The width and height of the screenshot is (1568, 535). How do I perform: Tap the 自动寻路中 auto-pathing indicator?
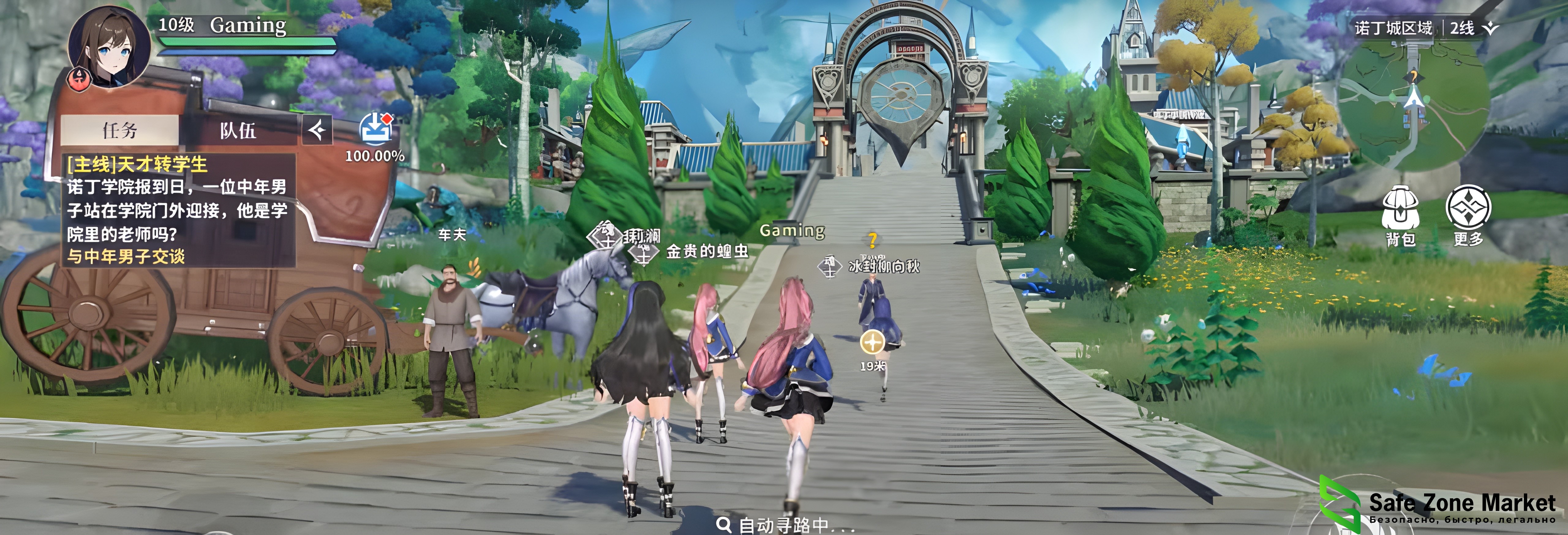coord(785,524)
